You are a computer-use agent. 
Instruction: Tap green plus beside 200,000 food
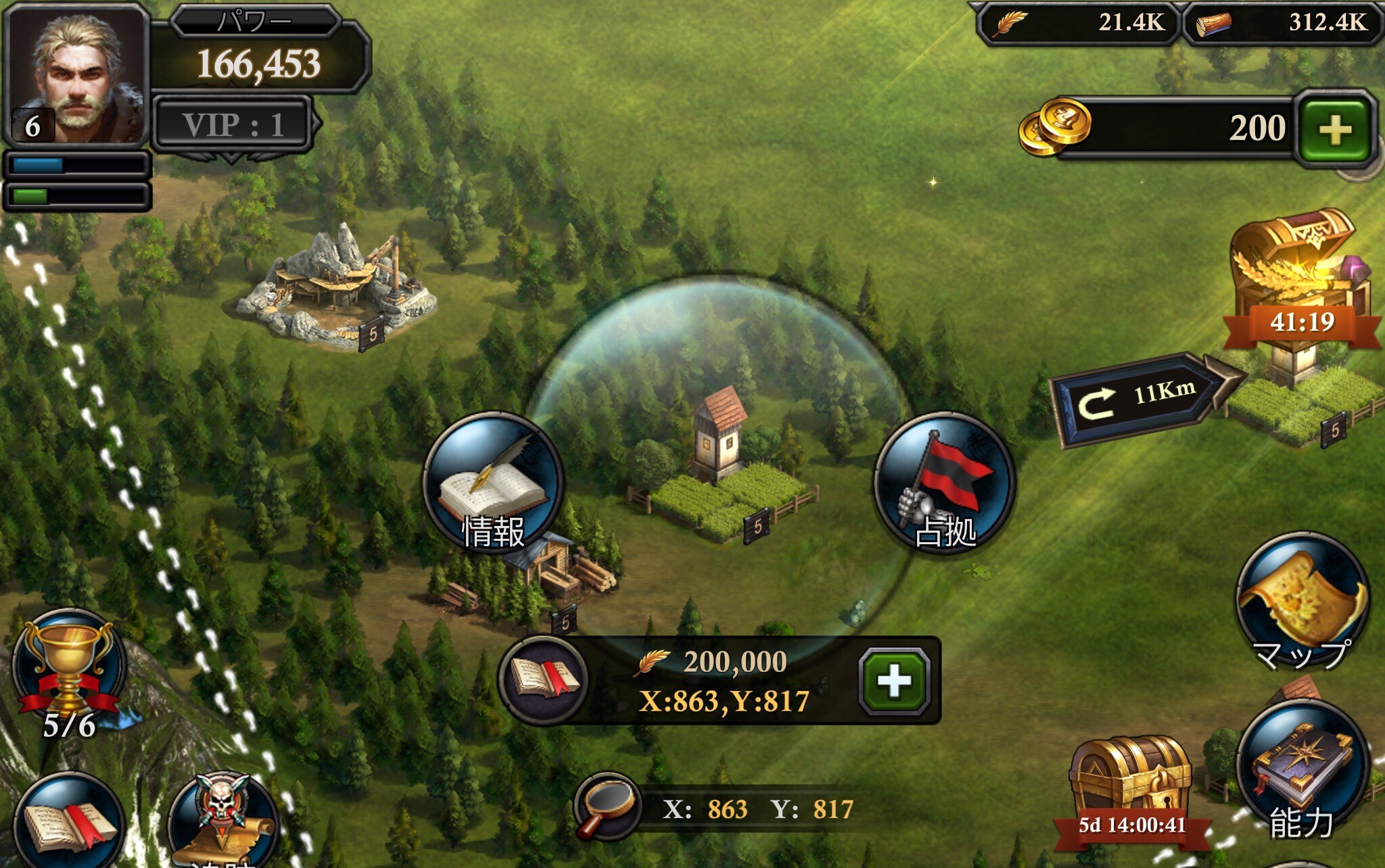[x=894, y=681]
